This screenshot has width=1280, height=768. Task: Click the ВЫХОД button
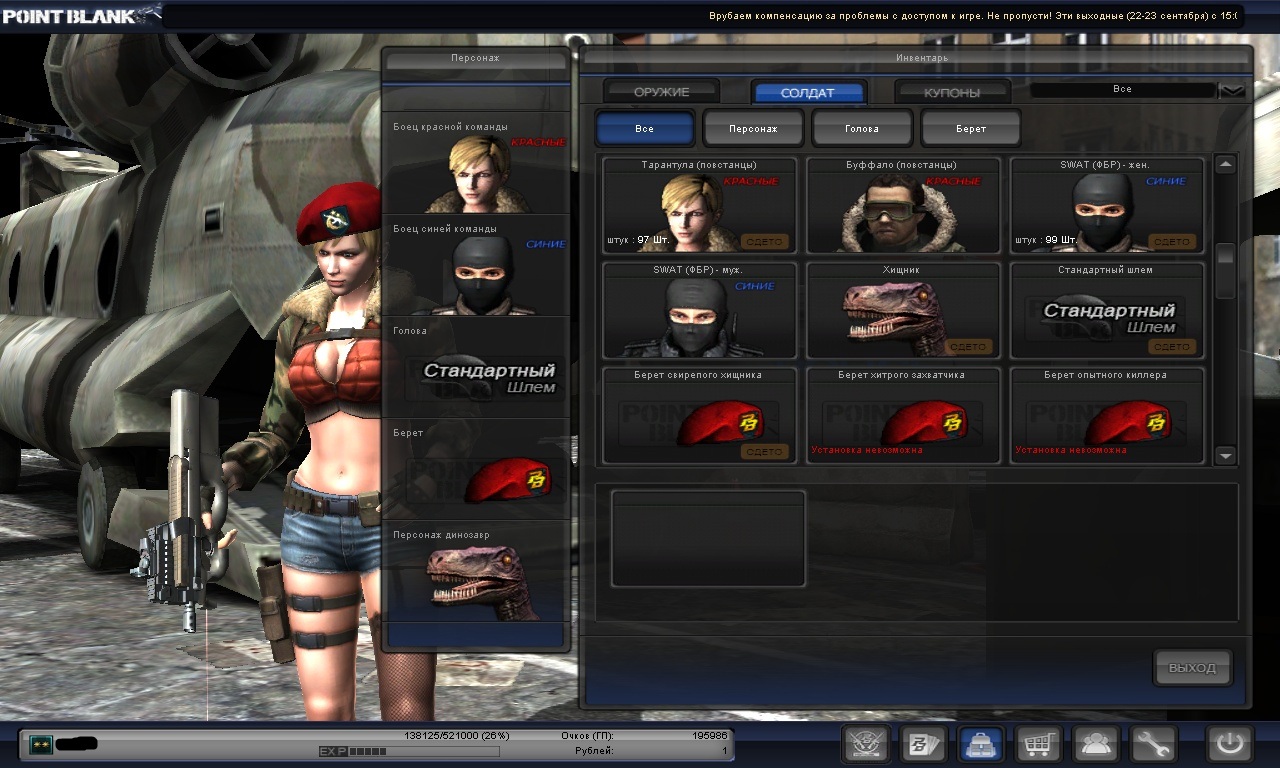pos(1192,668)
